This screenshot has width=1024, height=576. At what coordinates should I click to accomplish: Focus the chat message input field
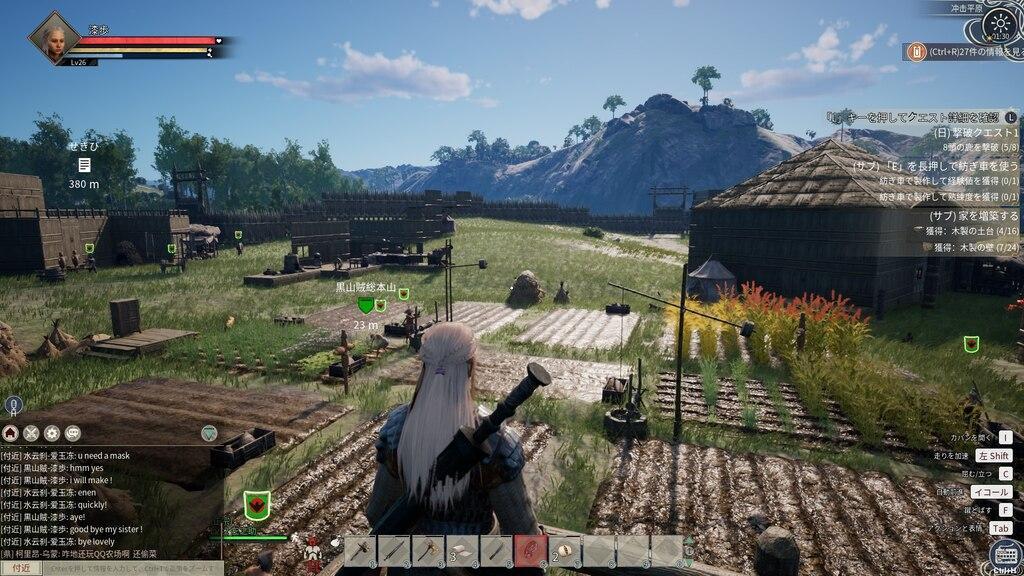click(x=130, y=568)
